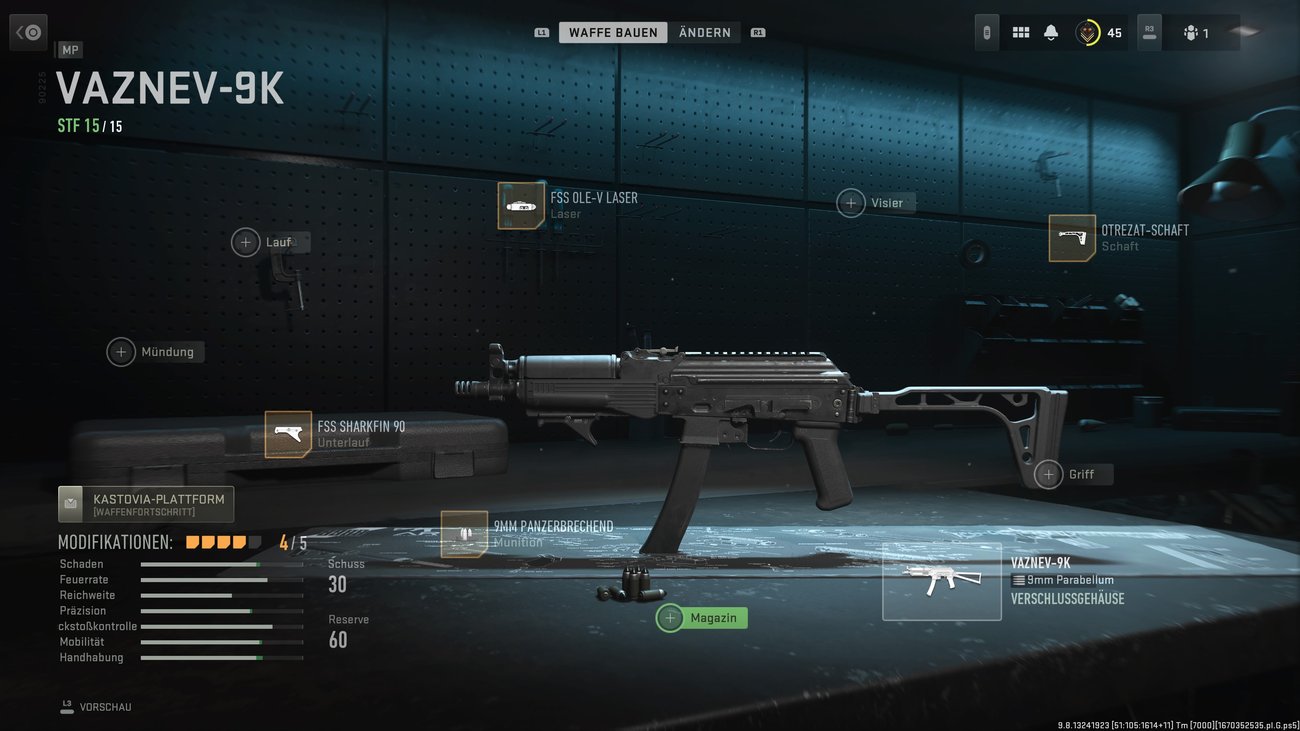Add a Lauf attachment
Screen dimensions: 1300x731
pyautogui.click(x=246, y=242)
